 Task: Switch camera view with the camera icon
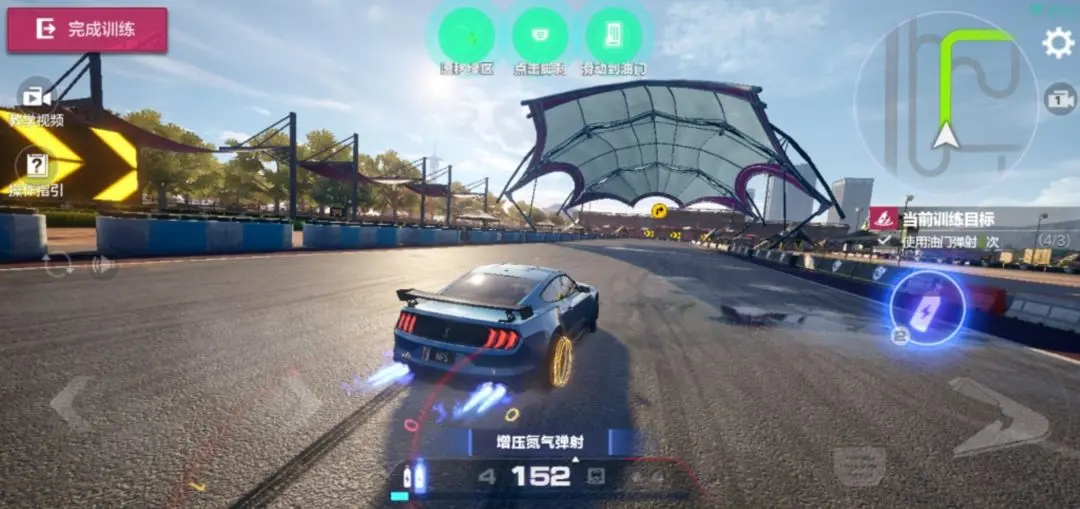[1060, 98]
